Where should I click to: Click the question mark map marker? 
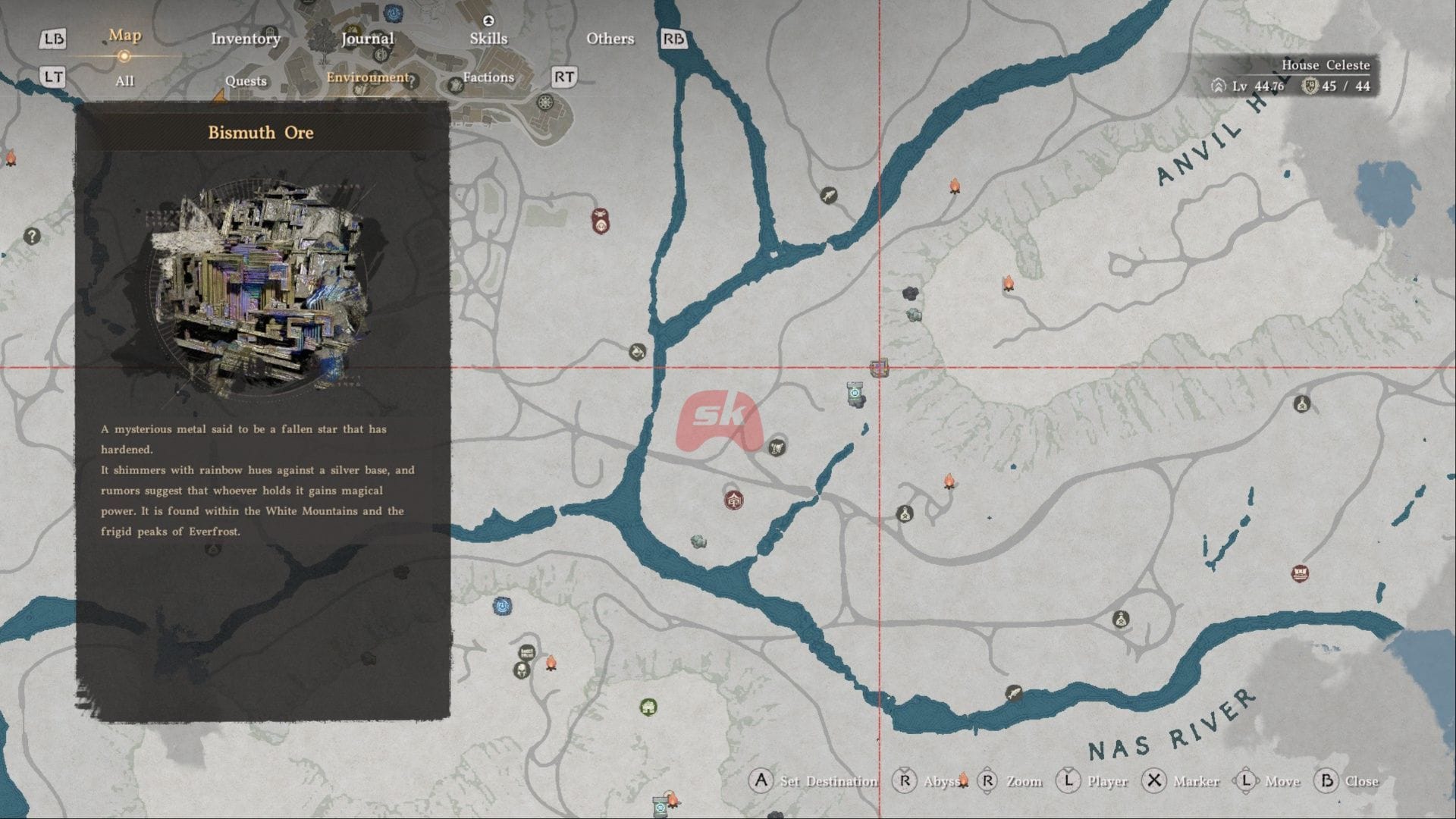coord(32,236)
